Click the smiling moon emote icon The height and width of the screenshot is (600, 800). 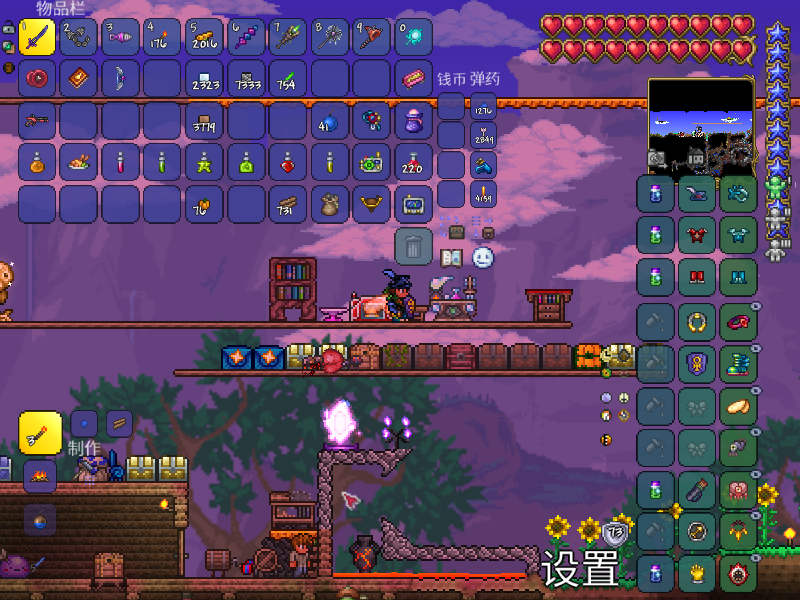483,258
